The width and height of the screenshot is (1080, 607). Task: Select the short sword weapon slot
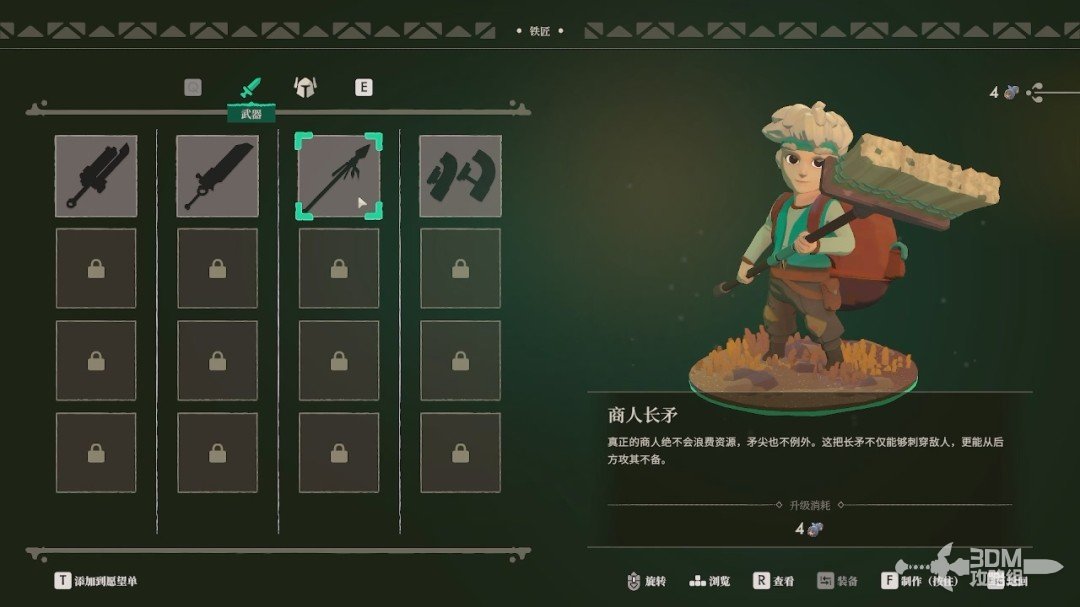tap(96, 176)
